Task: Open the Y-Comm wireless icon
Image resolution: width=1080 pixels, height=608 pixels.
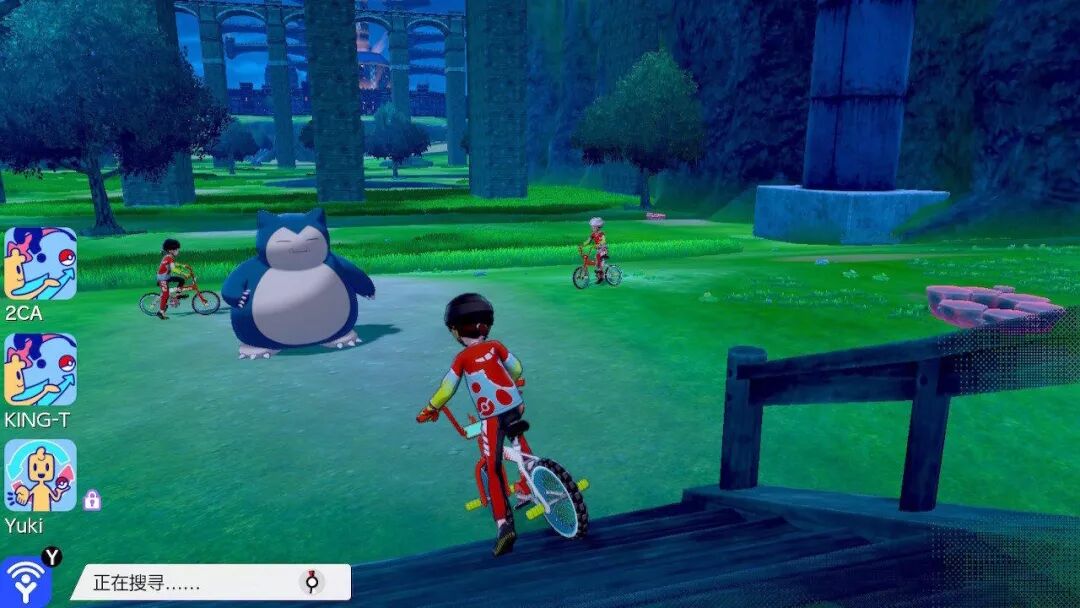Action: (26, 581)
